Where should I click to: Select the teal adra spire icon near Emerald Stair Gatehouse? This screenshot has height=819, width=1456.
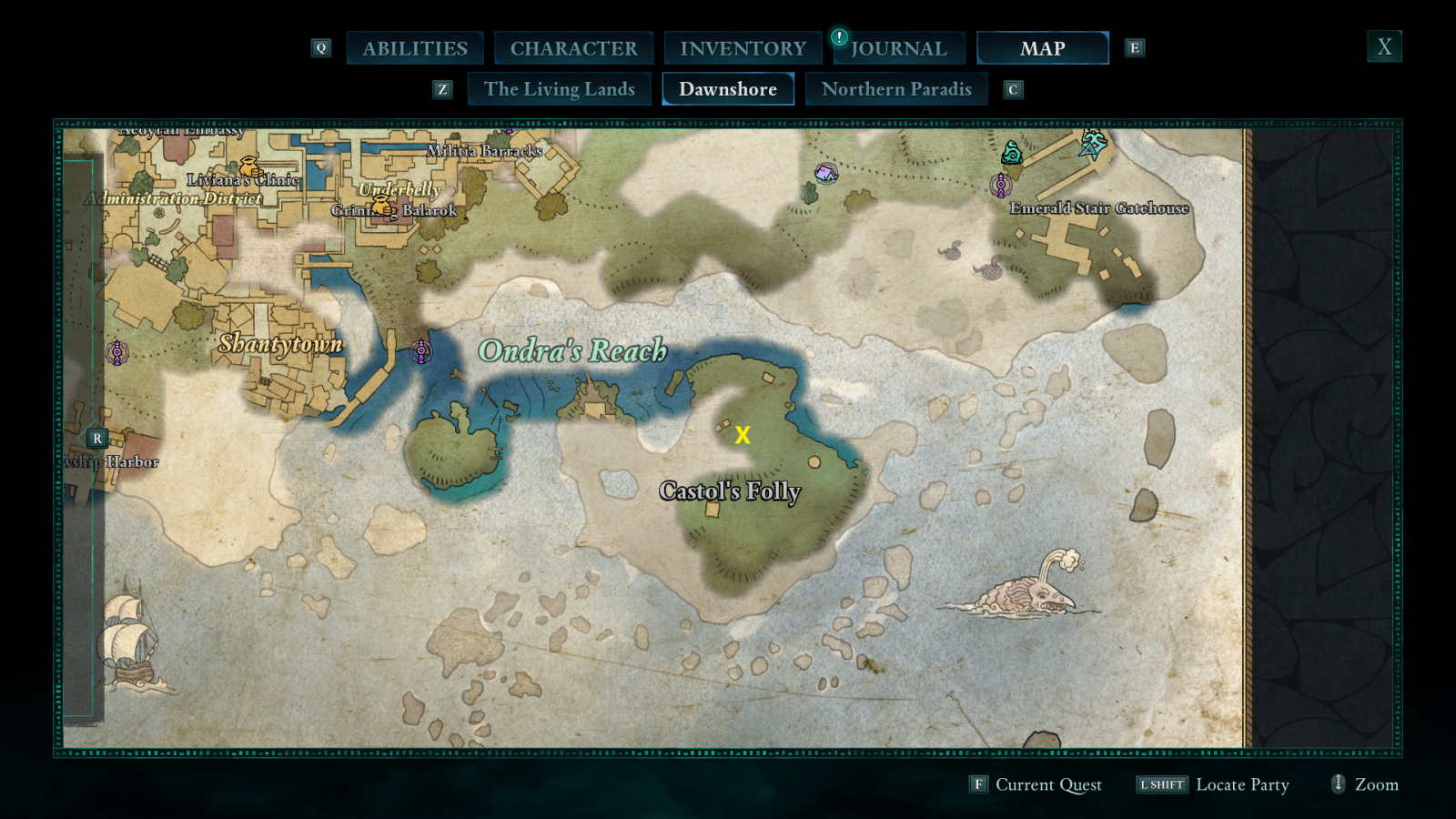coord(1013,153)
